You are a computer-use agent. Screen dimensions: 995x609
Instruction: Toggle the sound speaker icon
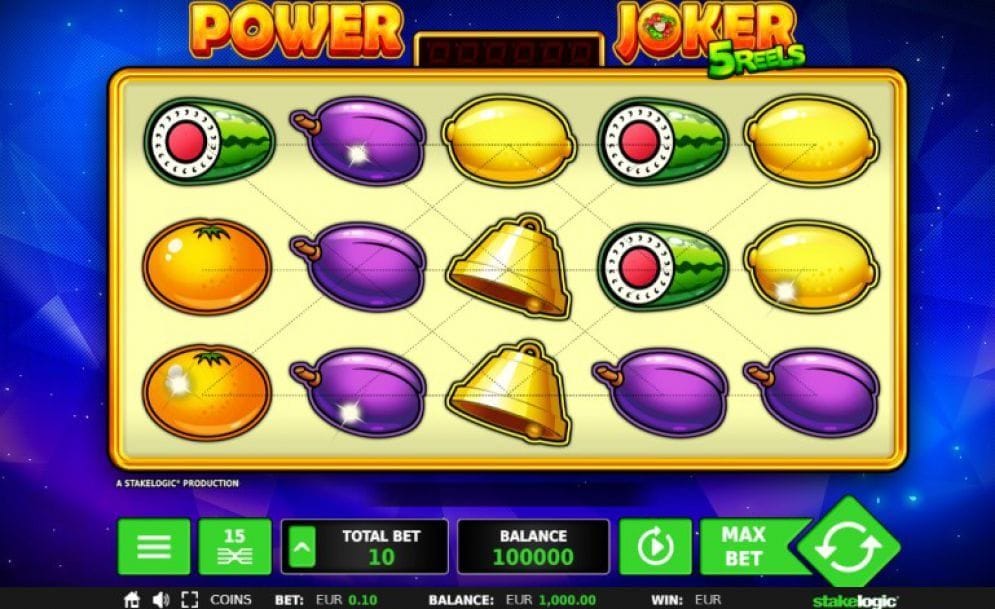point(160,600)
